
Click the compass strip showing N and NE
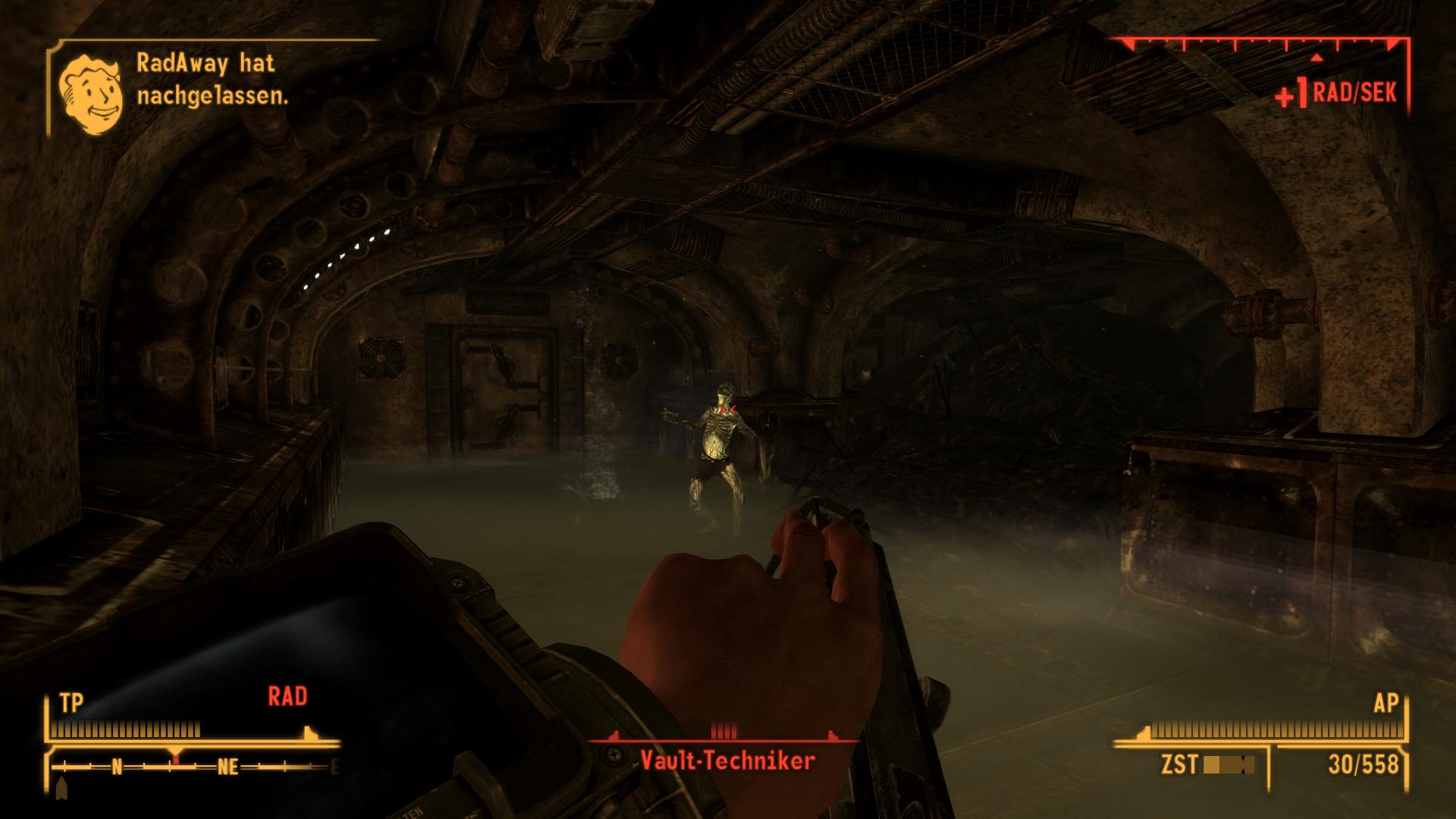coord(193,767)
